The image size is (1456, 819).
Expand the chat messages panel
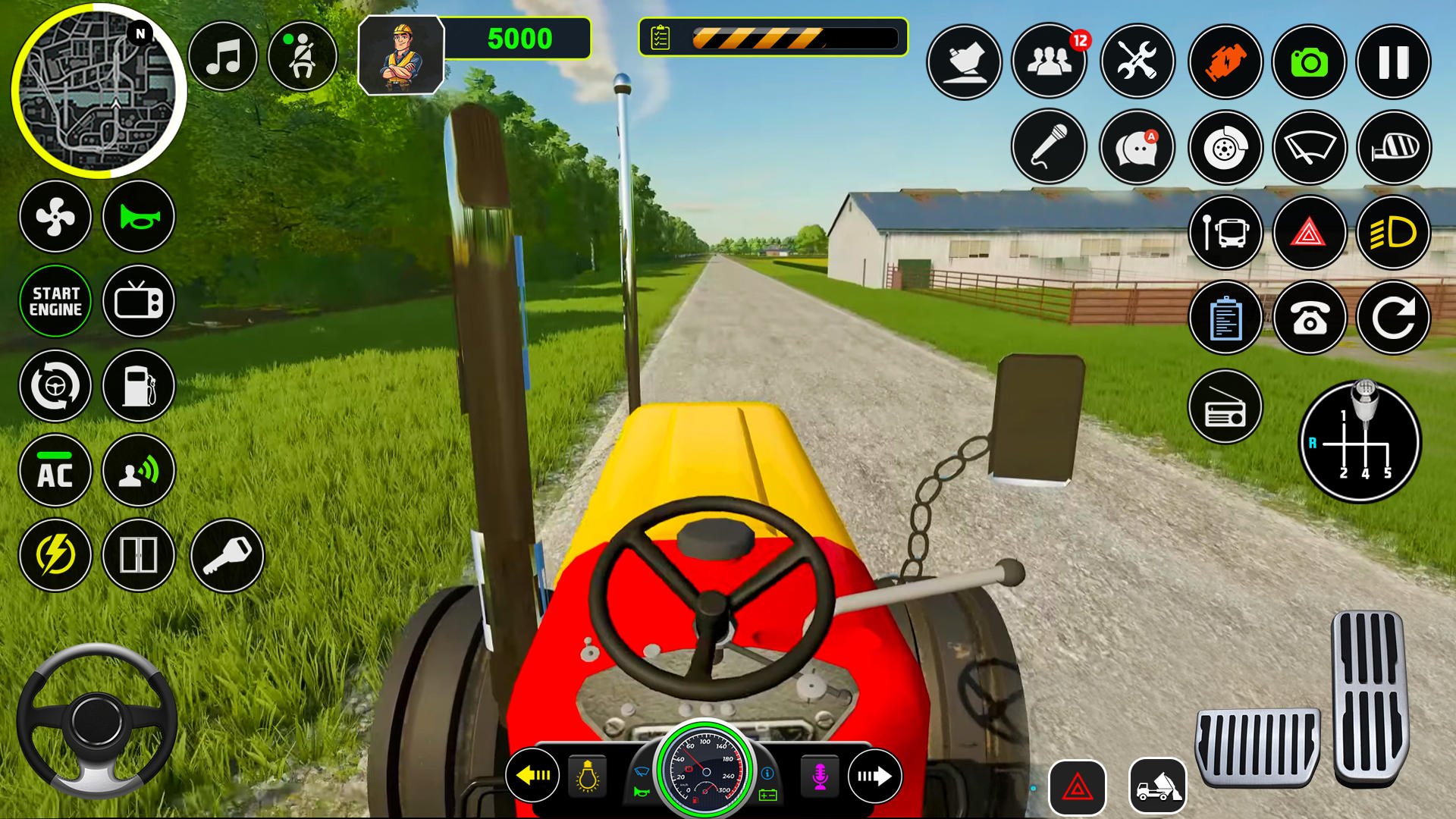point(1137,148)
